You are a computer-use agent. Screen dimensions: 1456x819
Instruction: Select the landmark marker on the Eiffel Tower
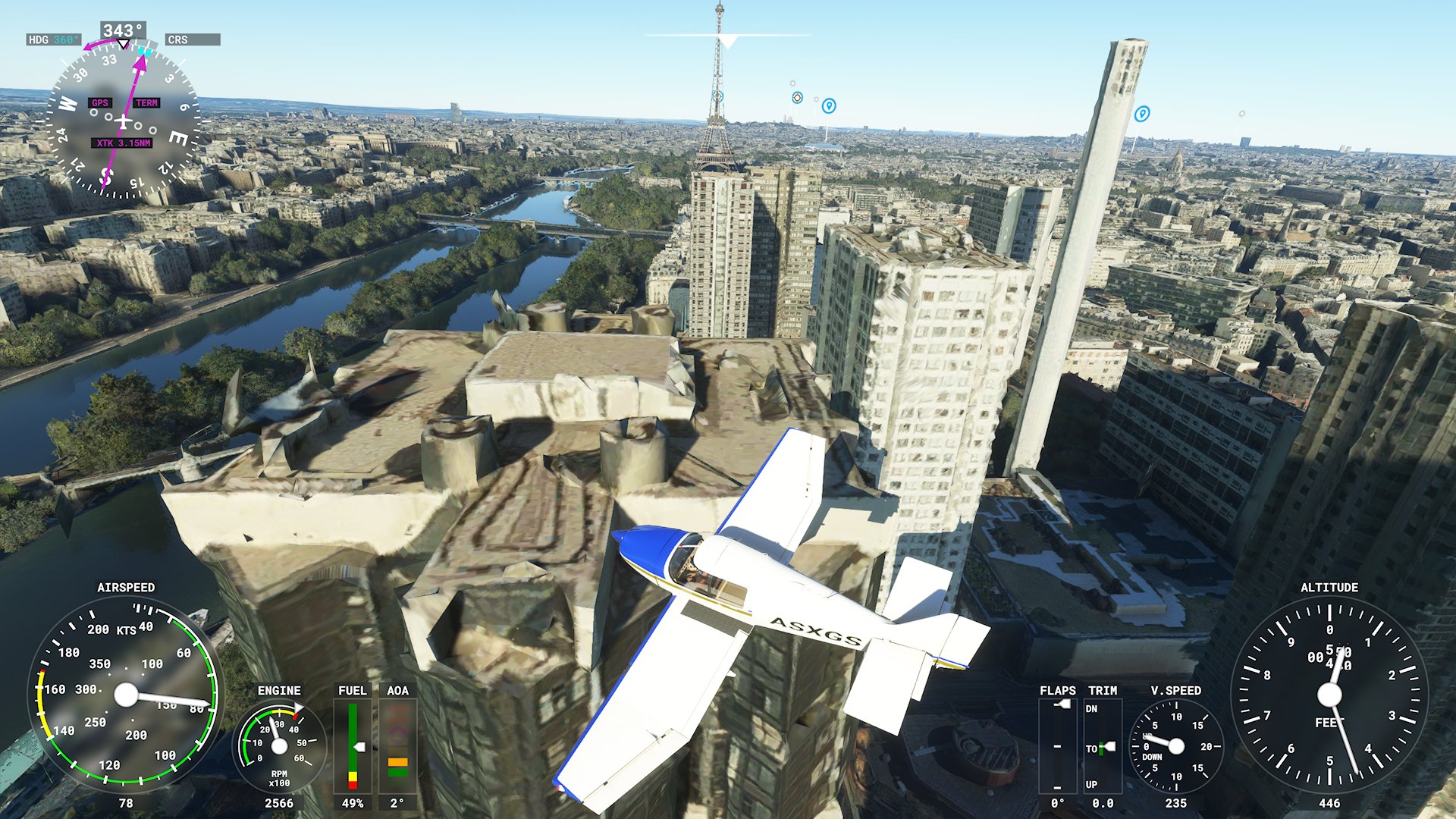718,96
